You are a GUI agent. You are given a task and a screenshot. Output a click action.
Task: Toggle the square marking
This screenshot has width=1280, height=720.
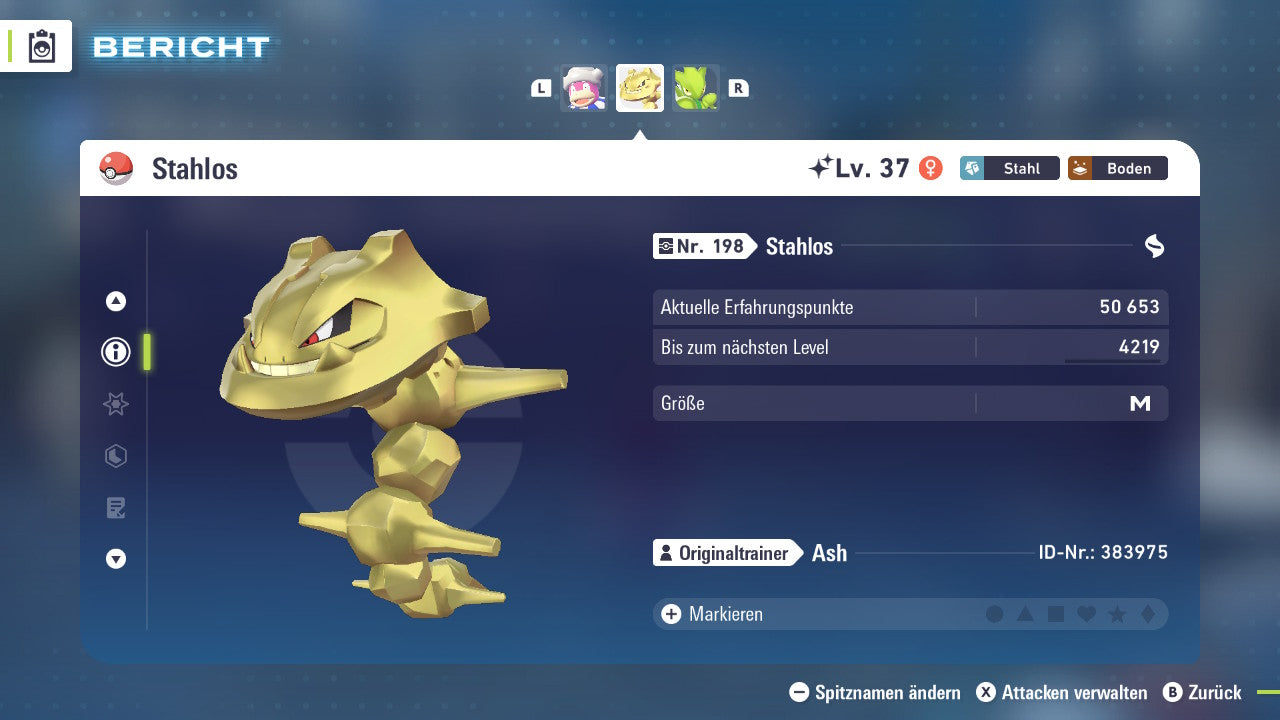pos(1056,614)
